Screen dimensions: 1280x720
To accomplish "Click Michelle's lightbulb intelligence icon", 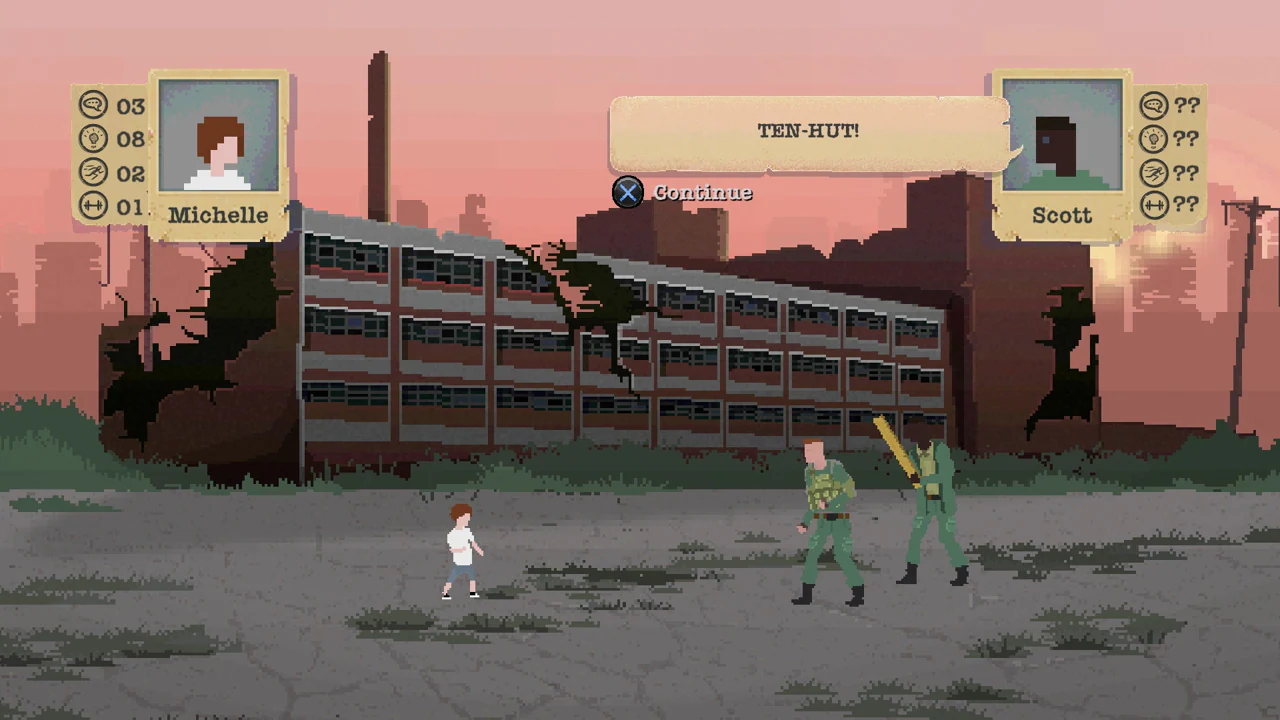I will pyautogui.click(x=93, y=139).
